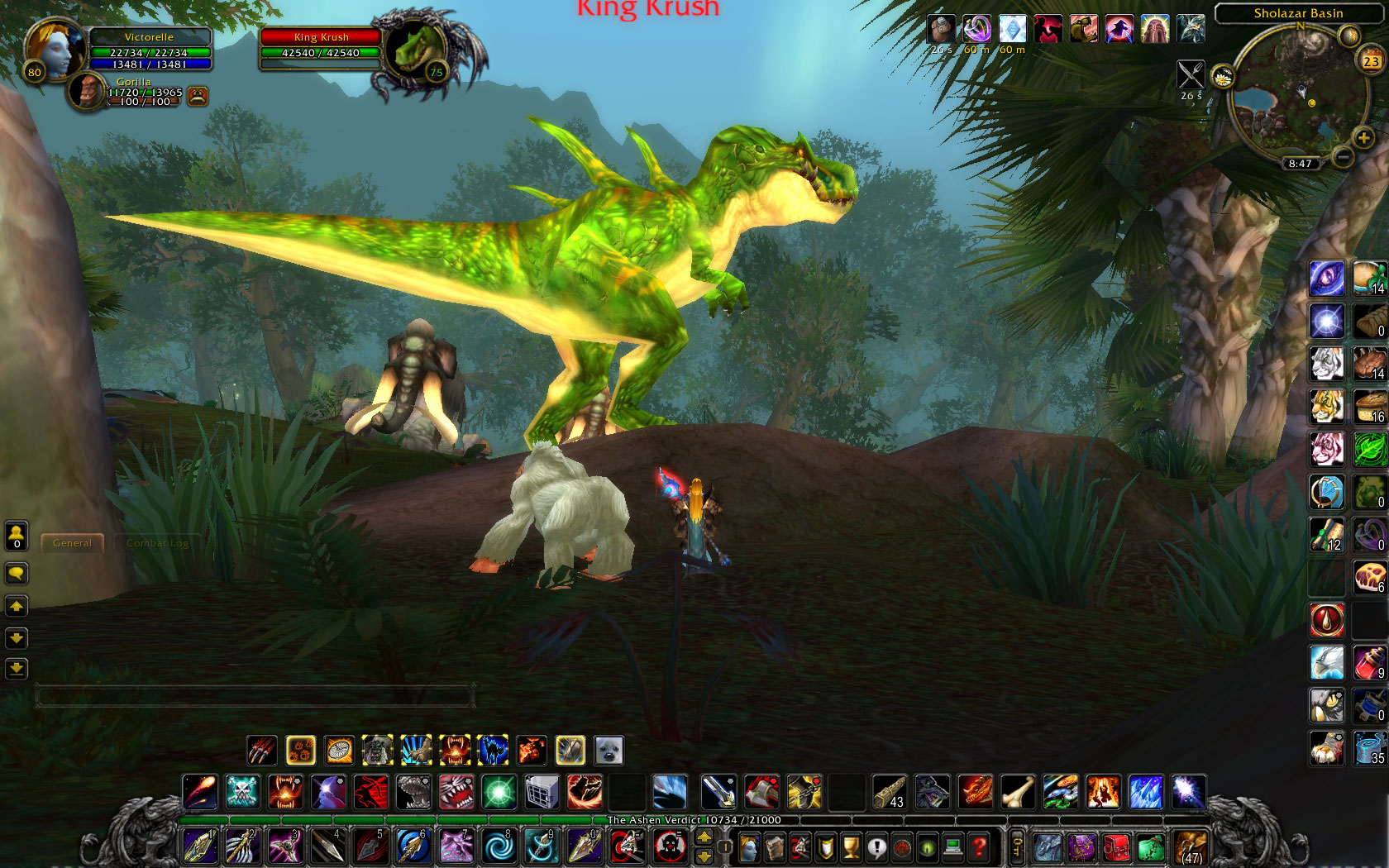
Task: Select Victorelle's player portrait
Action: [x=55, y=50]
